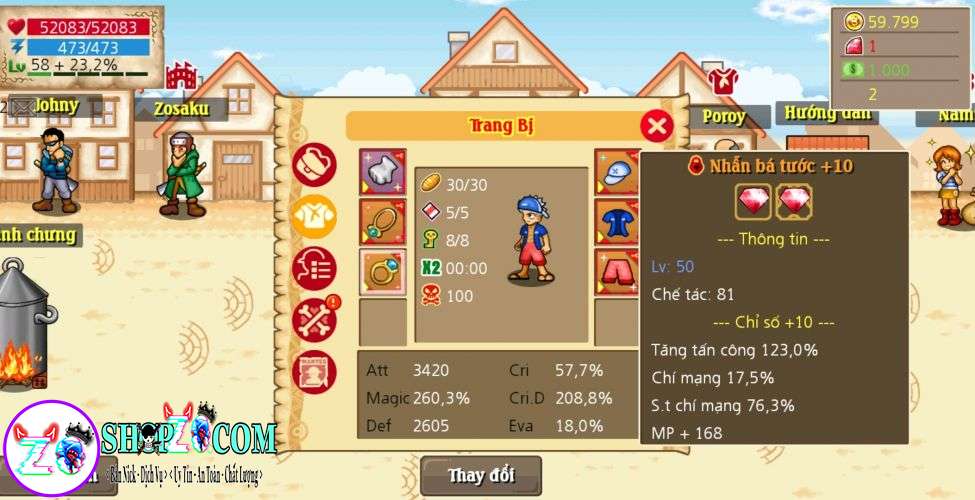The width and height of the screenshot is (975, 500).
Task: Open the crossed bones tab with alert
Action: point(314,320)
